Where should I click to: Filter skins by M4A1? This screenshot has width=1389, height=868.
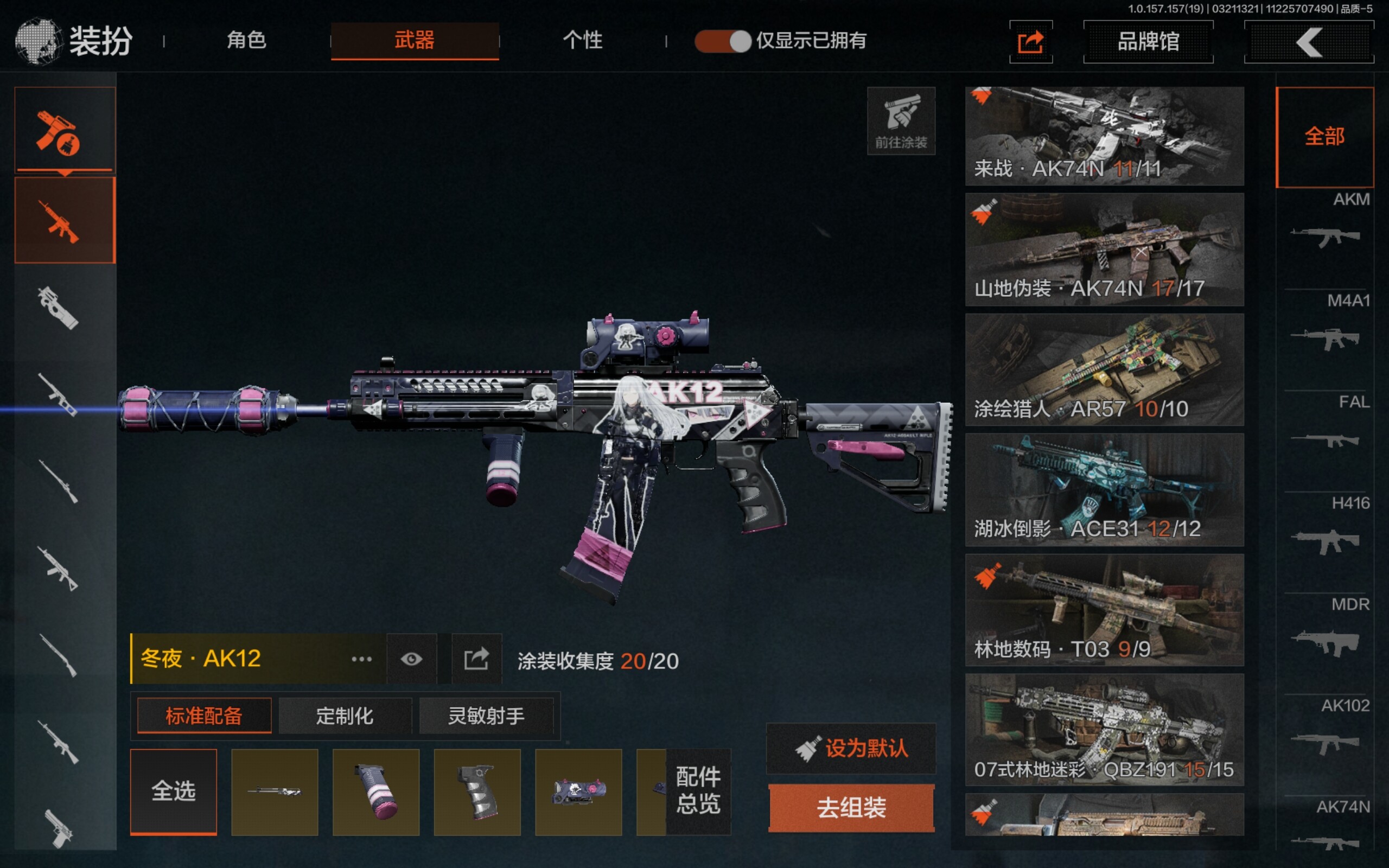click(1326, 327)
